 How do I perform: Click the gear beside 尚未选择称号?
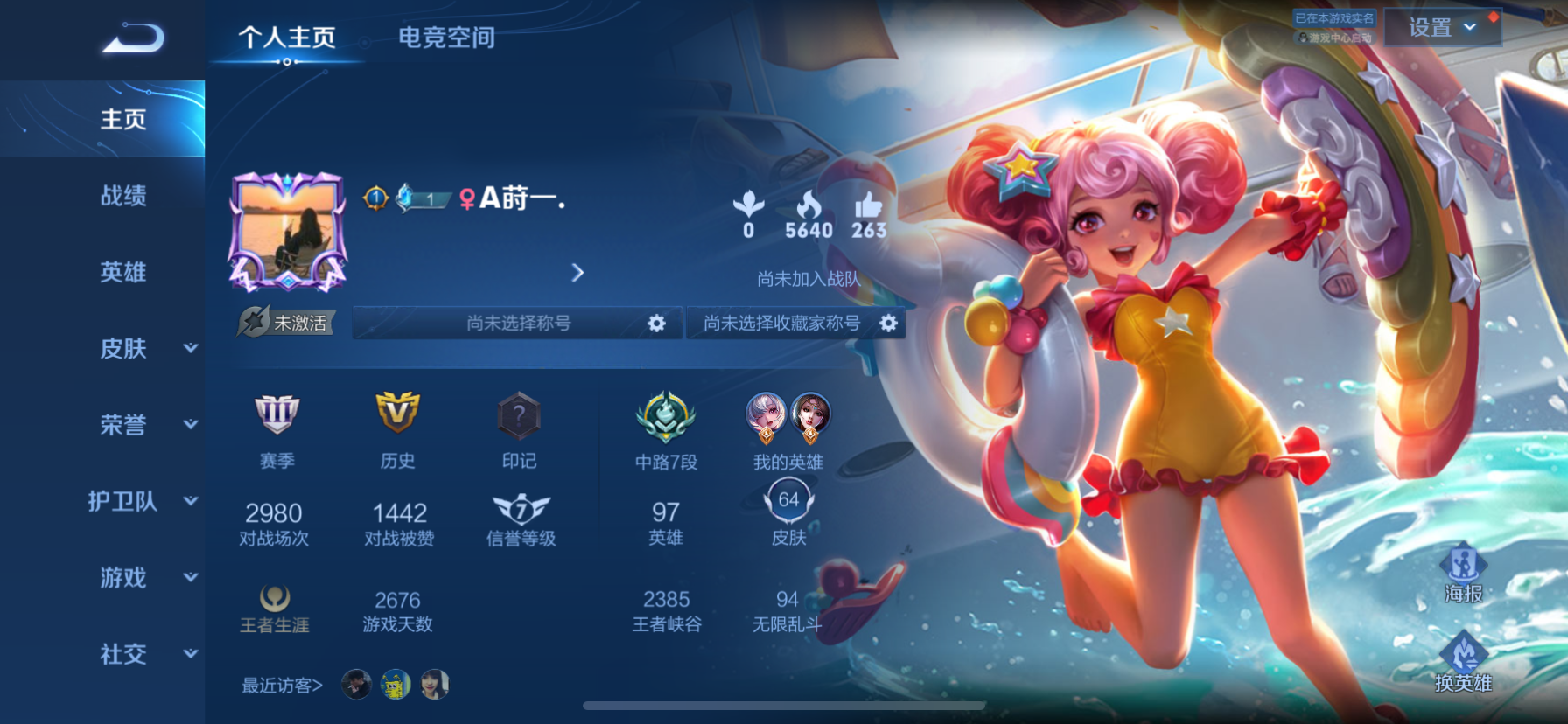pos(658,323)
